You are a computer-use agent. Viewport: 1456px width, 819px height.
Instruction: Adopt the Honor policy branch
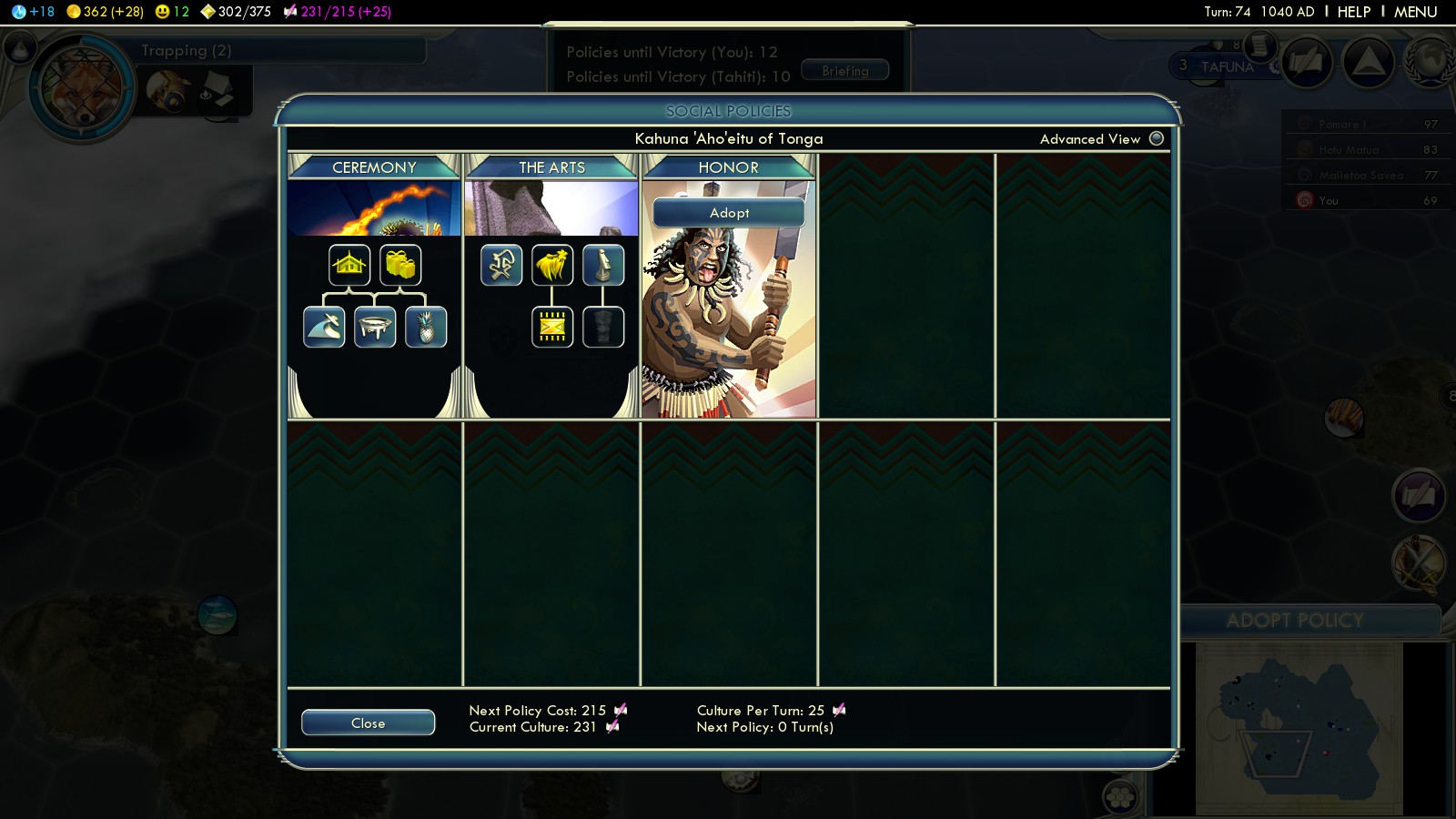729,213
